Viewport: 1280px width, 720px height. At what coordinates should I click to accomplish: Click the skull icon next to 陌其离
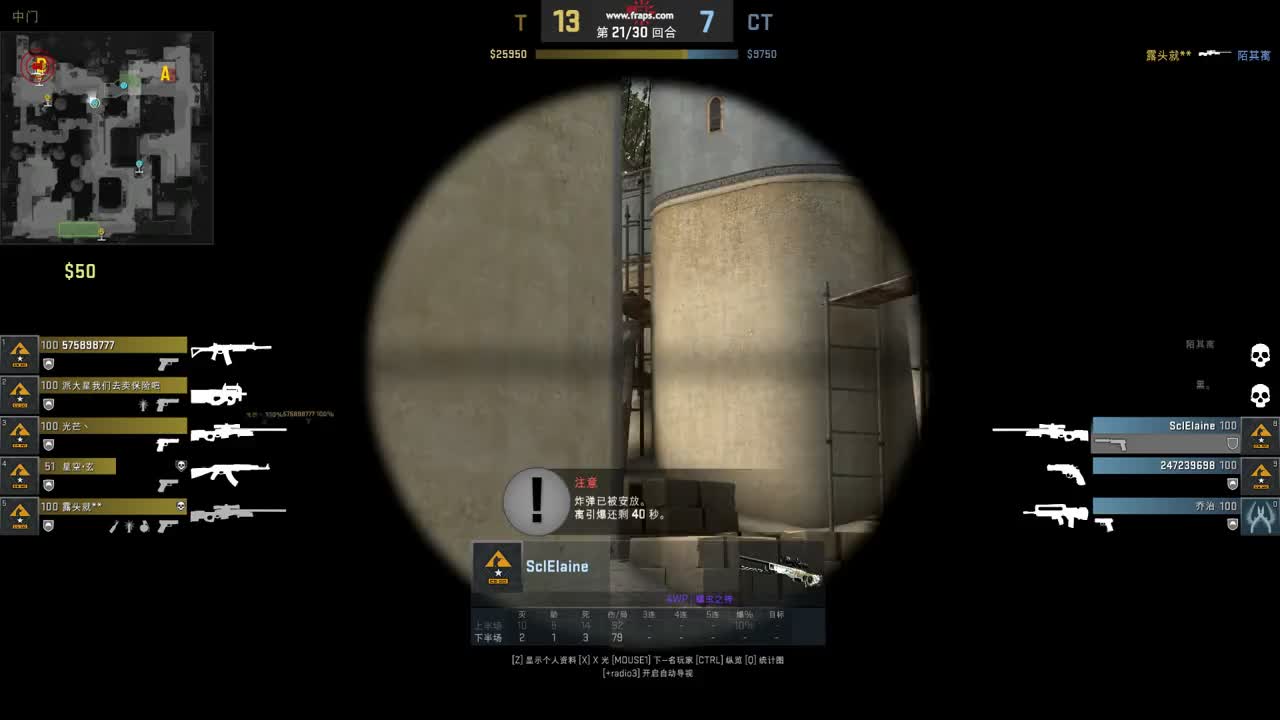tap(1259, 356)
